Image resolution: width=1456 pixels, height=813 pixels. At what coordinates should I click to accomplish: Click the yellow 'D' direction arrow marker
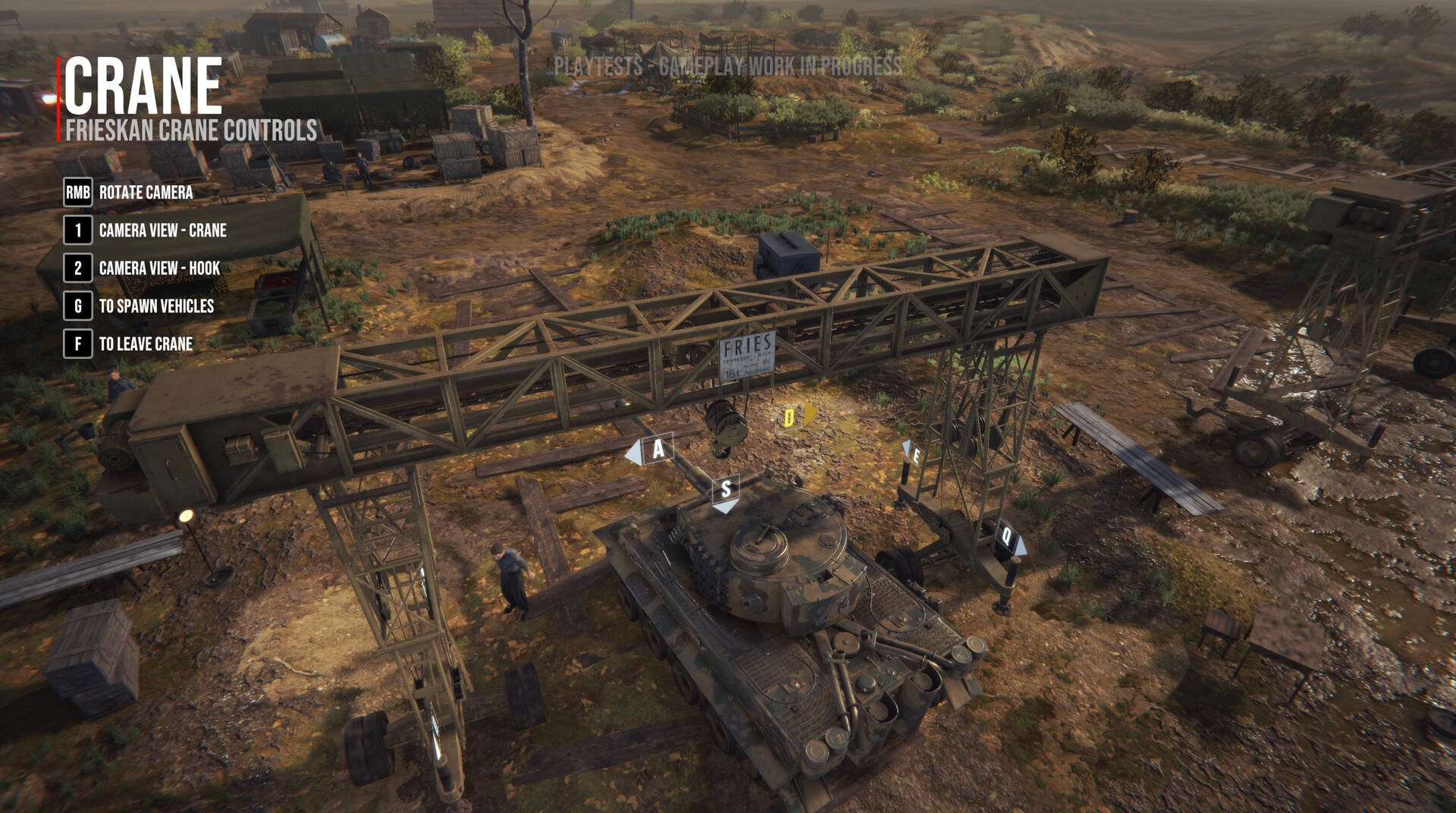click(x=791, y=416)
